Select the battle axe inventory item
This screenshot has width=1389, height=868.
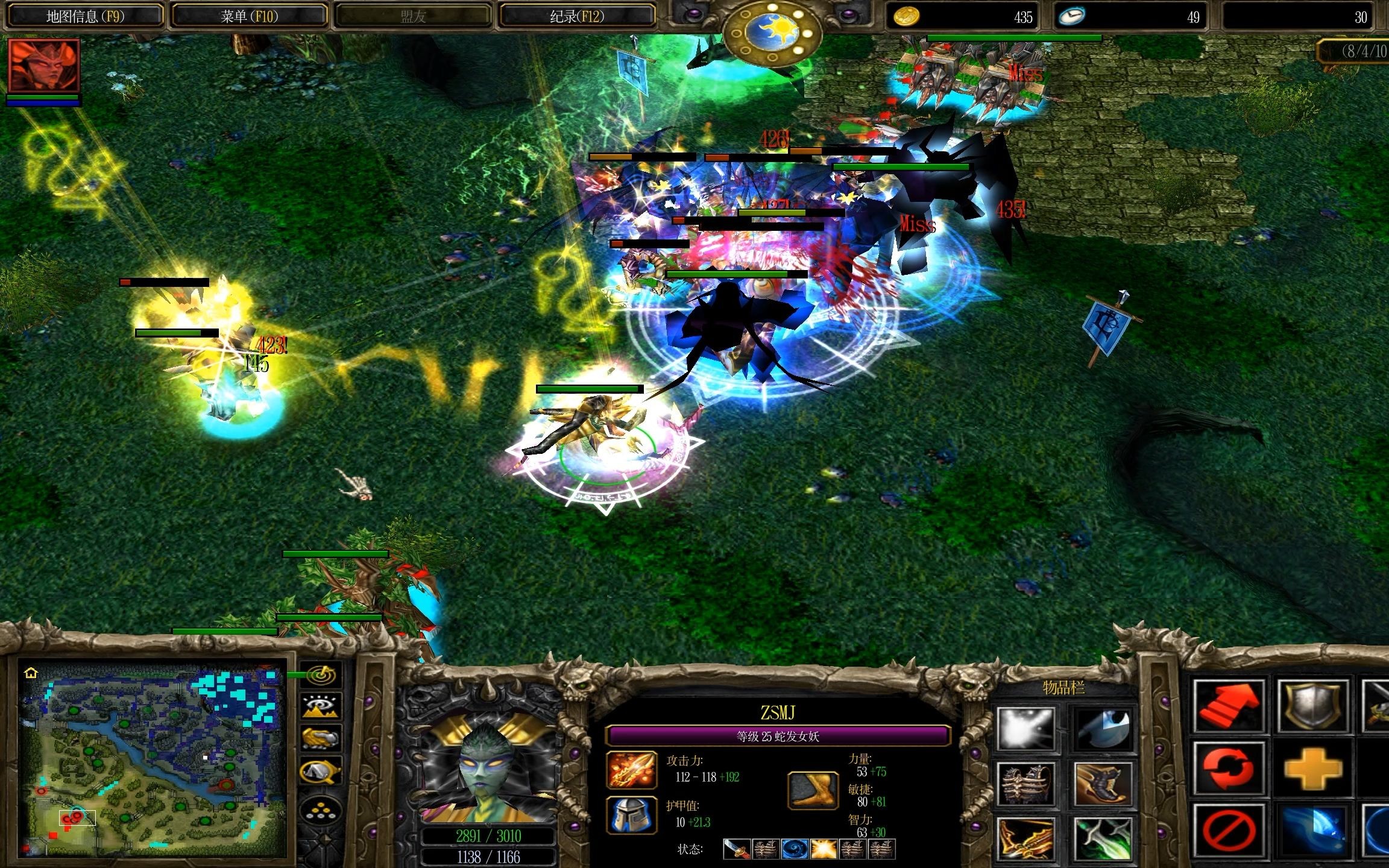coord(1103,728)
